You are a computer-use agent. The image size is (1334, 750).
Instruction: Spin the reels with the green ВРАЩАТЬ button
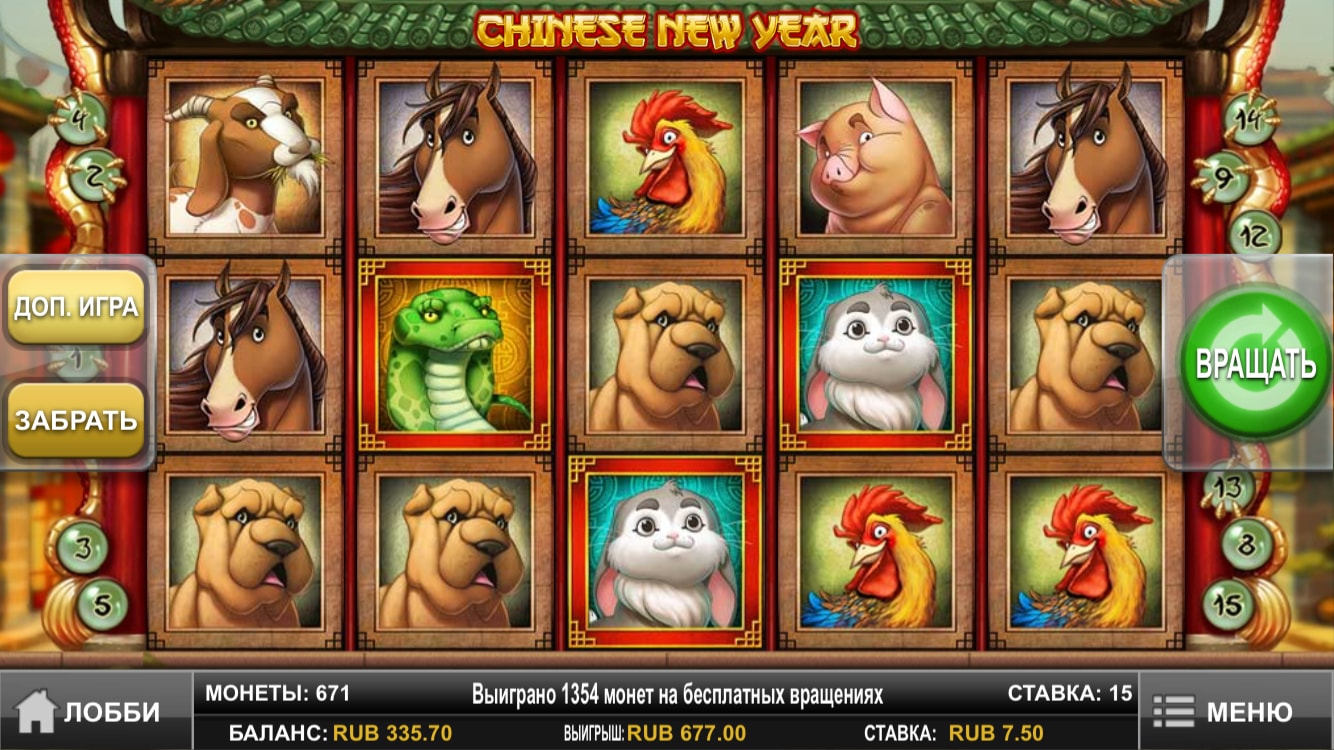tap(1255, 364)
